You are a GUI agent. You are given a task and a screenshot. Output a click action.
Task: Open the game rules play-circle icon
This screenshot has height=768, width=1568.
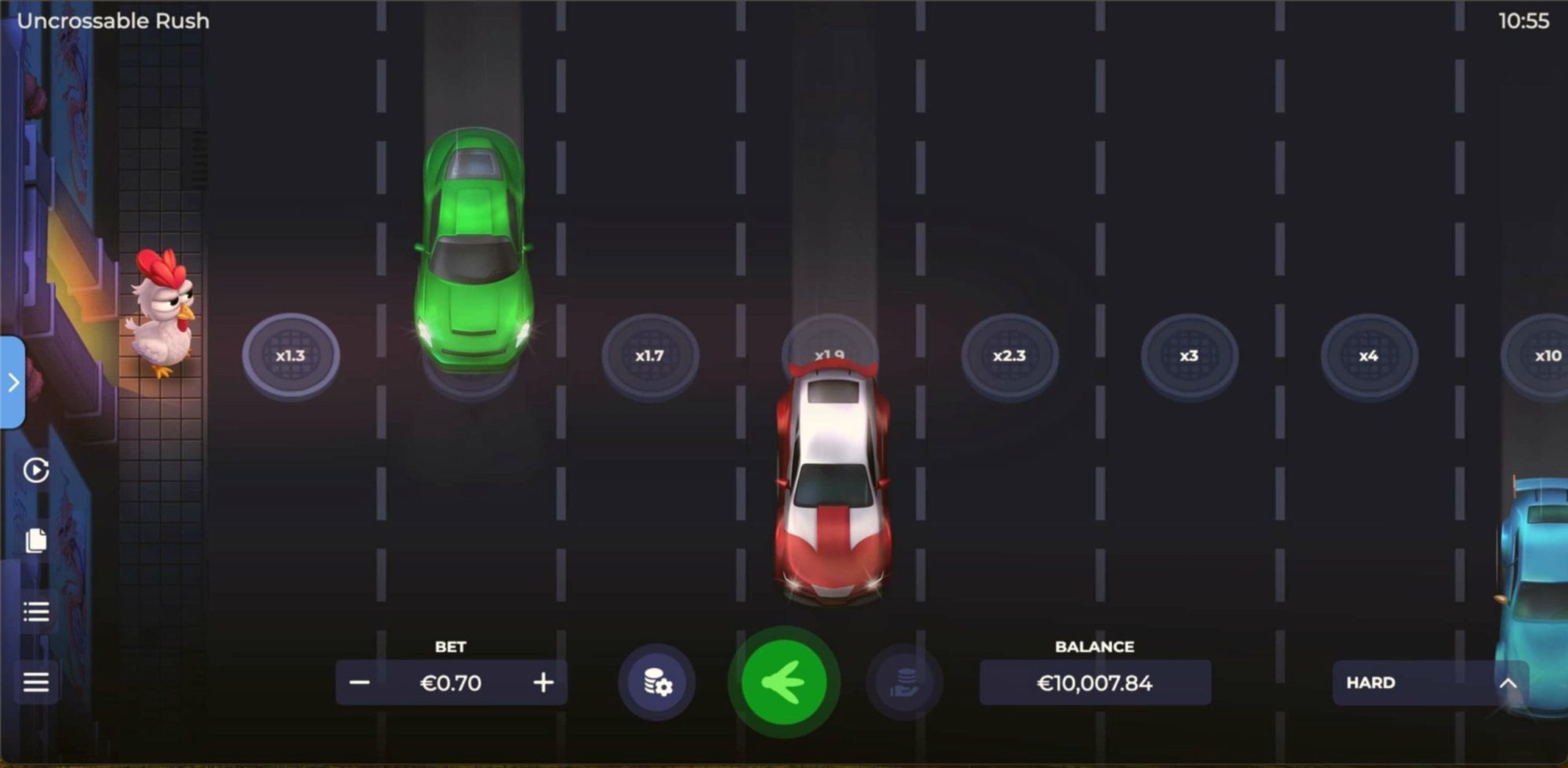click(x=34, y=471)
